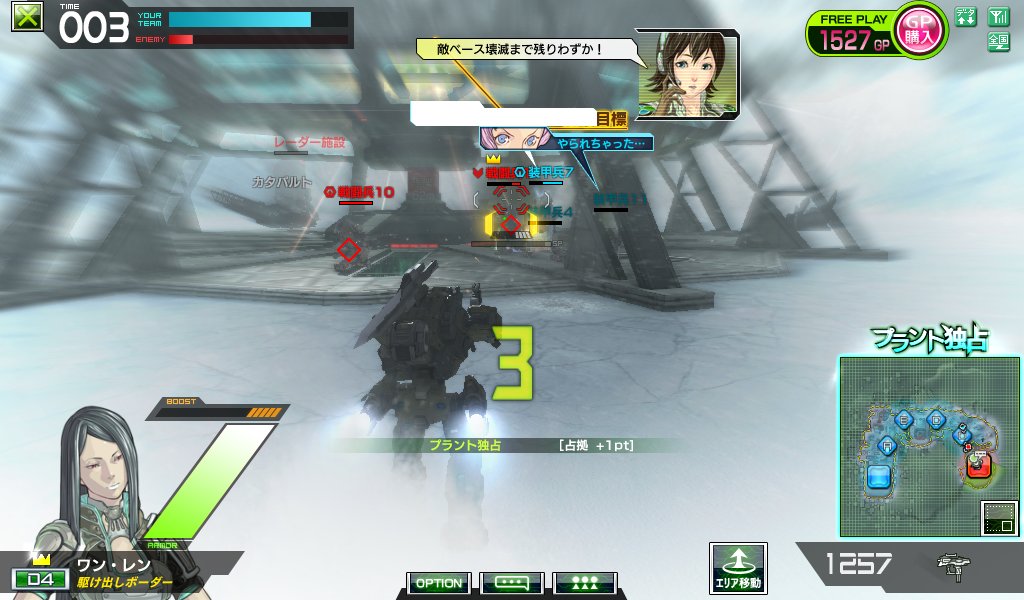This screenshot has width=1024, height=600.
Task: Click the operator portrait in the message box
Action: pos(688,72)
